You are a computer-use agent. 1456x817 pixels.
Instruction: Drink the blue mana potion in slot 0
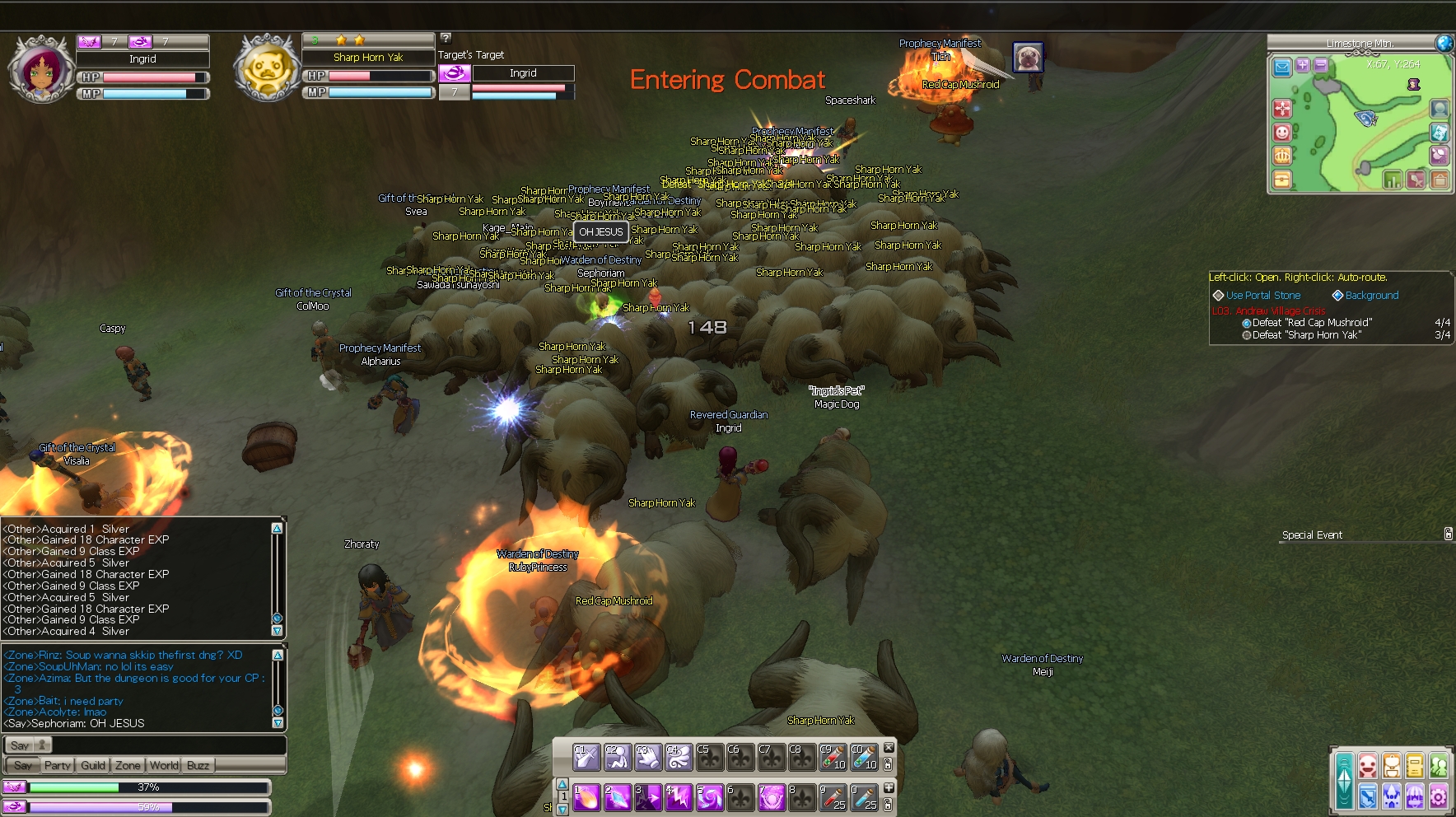coord(864,797)
